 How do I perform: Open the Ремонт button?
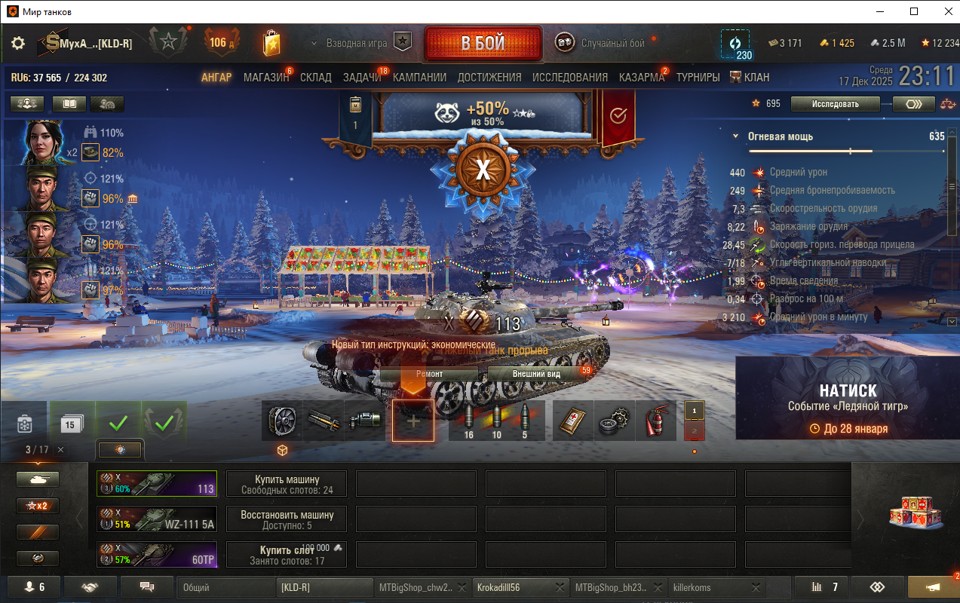(x=429, y=373)
